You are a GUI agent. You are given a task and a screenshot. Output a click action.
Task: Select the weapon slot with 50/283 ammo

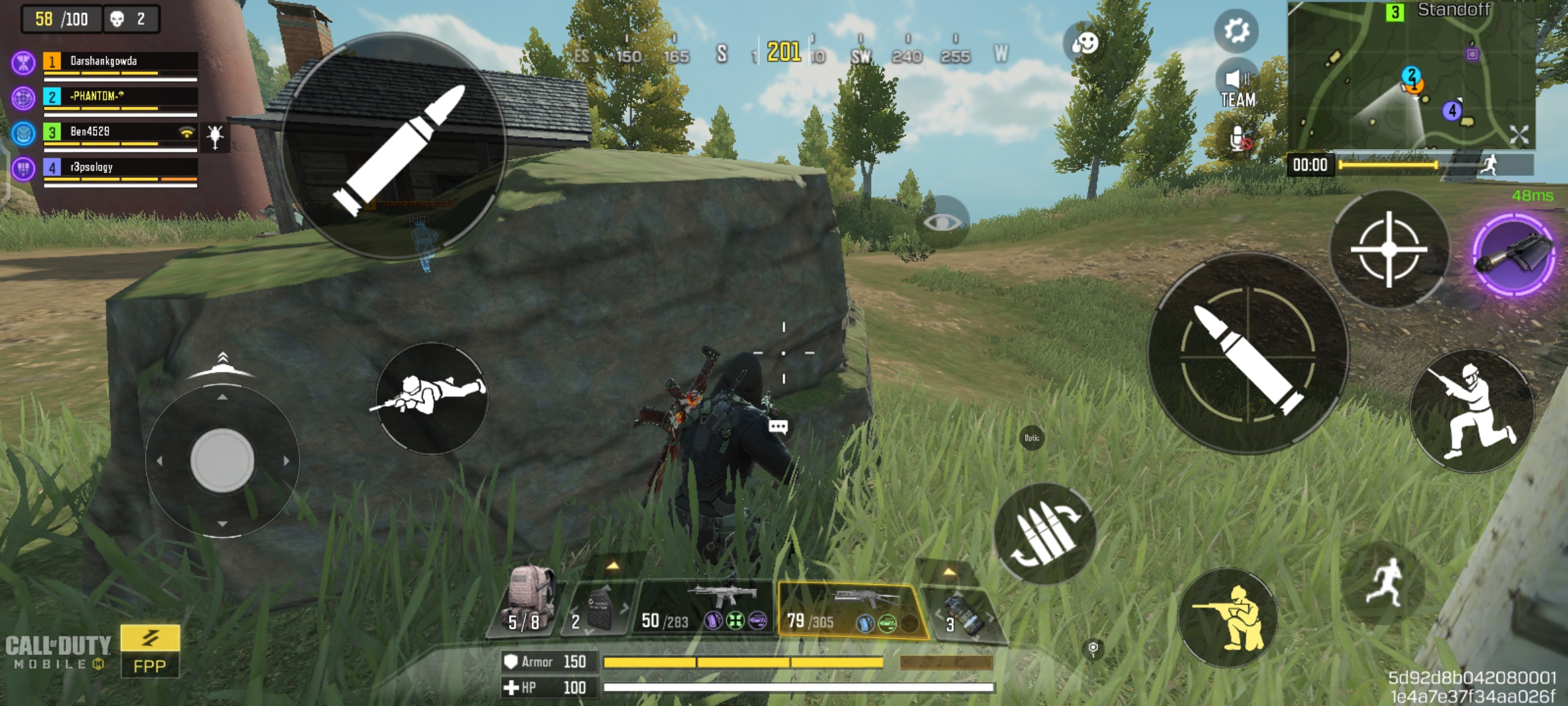point(703,608)
